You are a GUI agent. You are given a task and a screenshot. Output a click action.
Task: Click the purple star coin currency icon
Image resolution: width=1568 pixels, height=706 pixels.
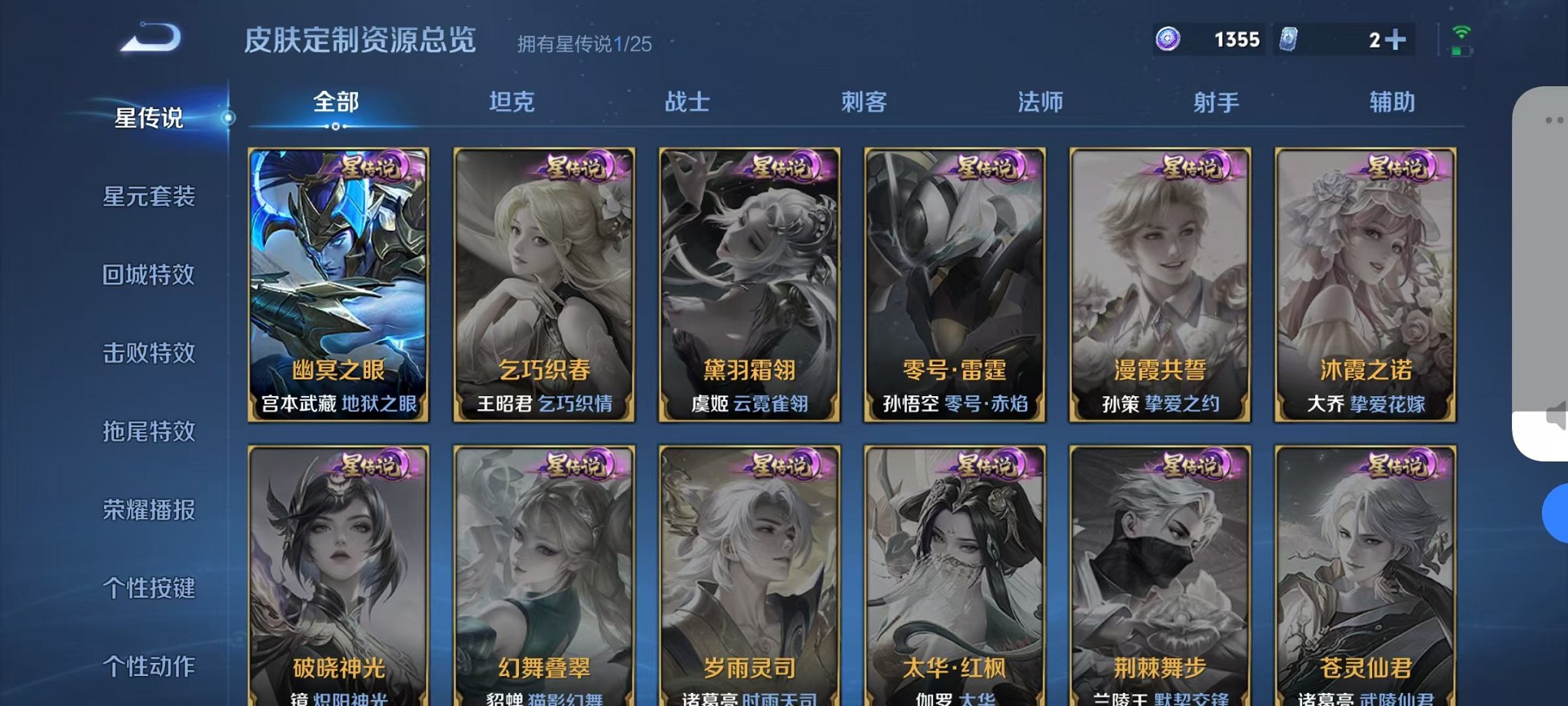(x=1166, y=38)
